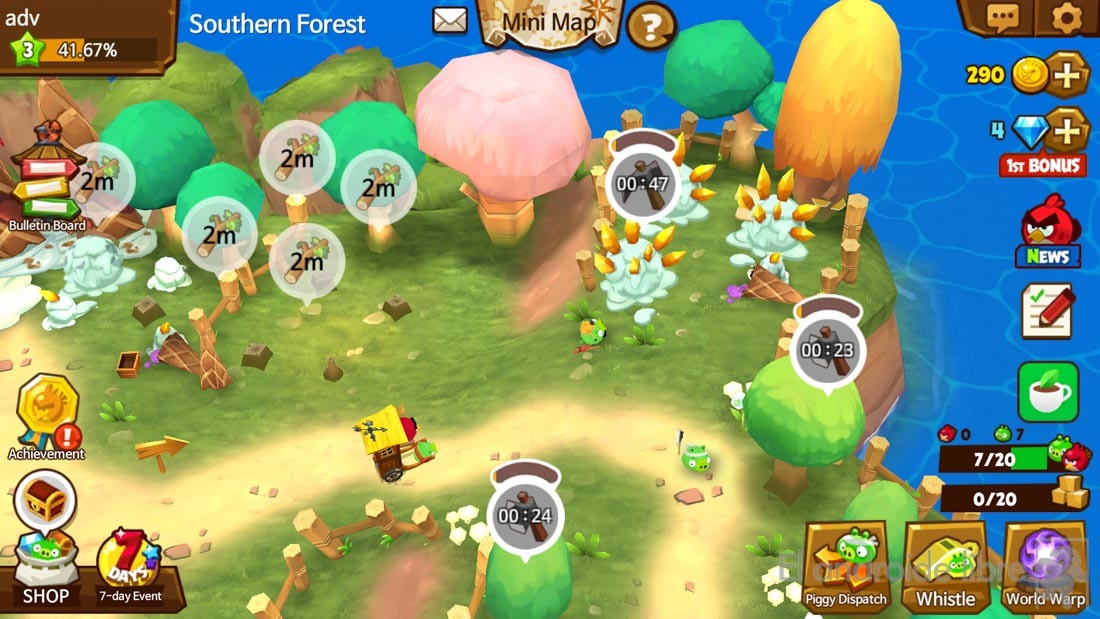1100x619 pixels.
Task: Open the Mini Map
Action: 549,22
